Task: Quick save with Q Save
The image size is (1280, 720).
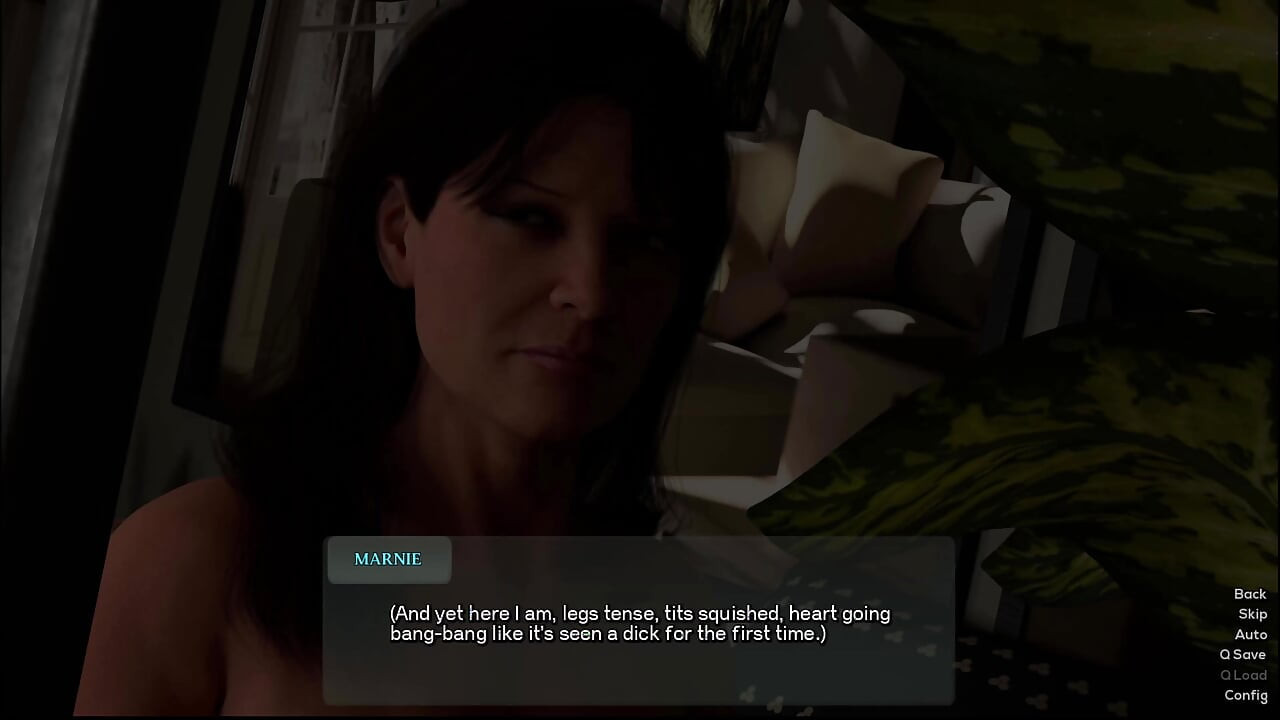Action: [1242, 654]
